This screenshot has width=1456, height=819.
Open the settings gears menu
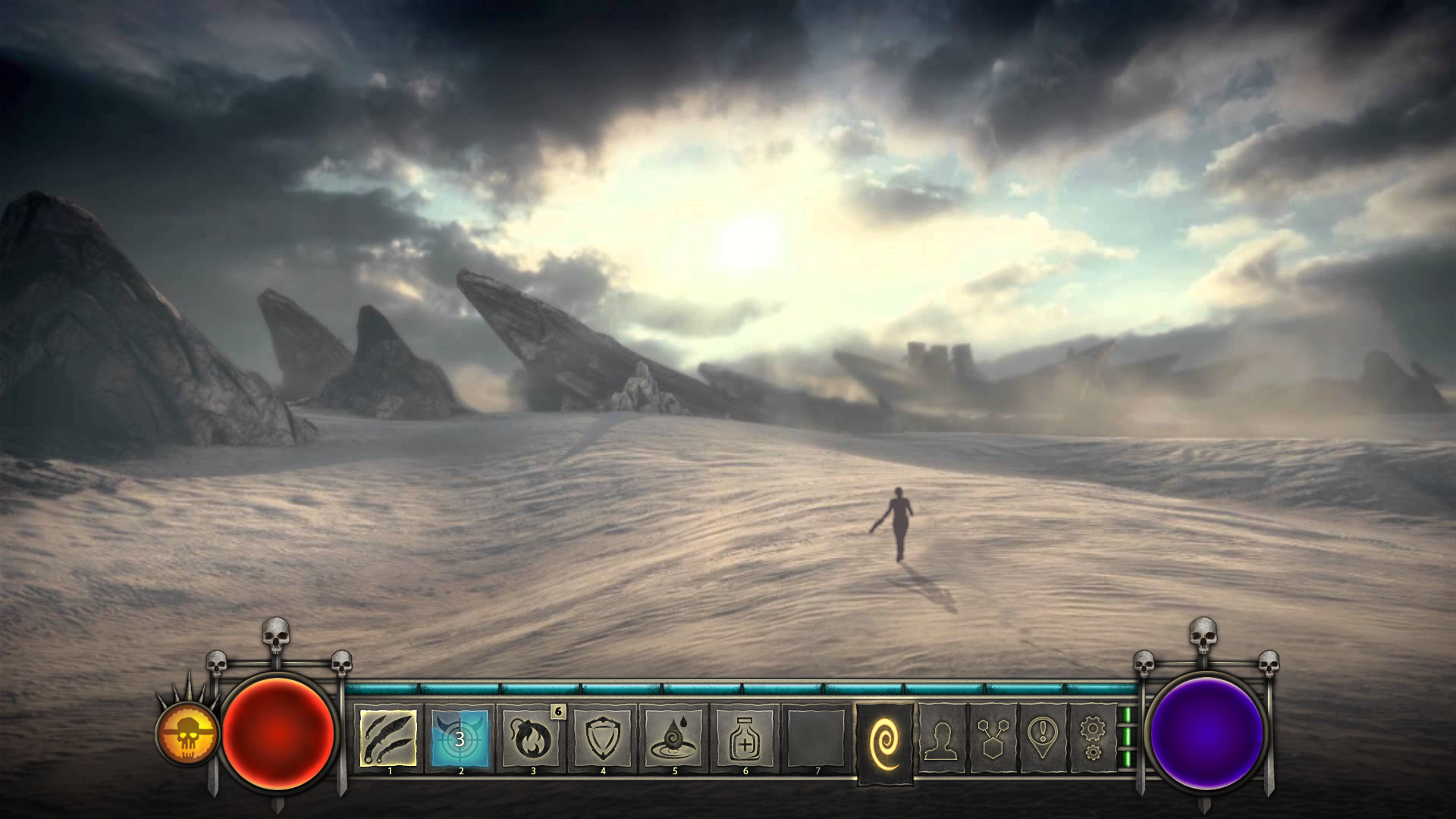pos(1092,737)
